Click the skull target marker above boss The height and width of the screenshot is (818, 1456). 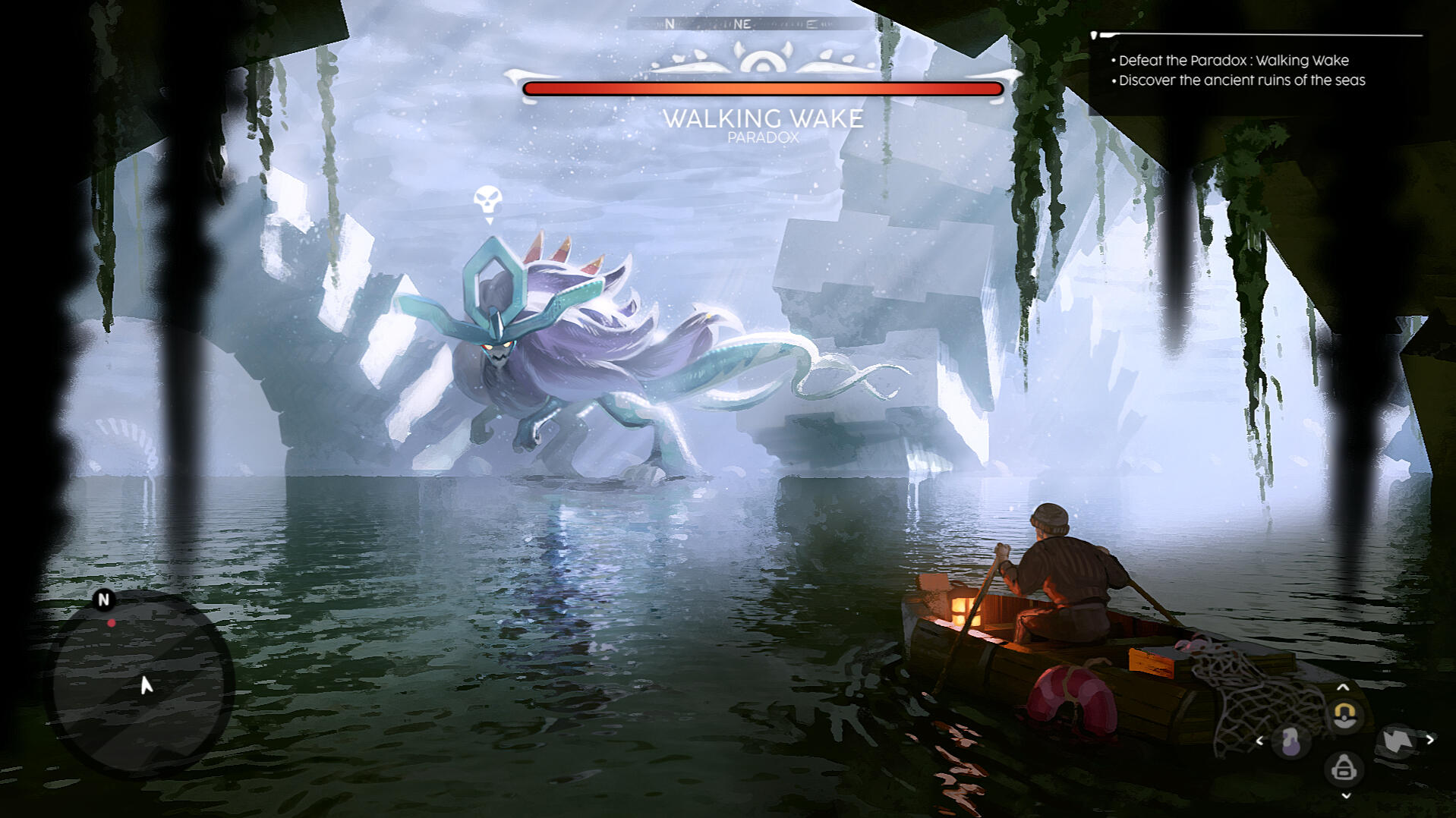pos(487,201)
